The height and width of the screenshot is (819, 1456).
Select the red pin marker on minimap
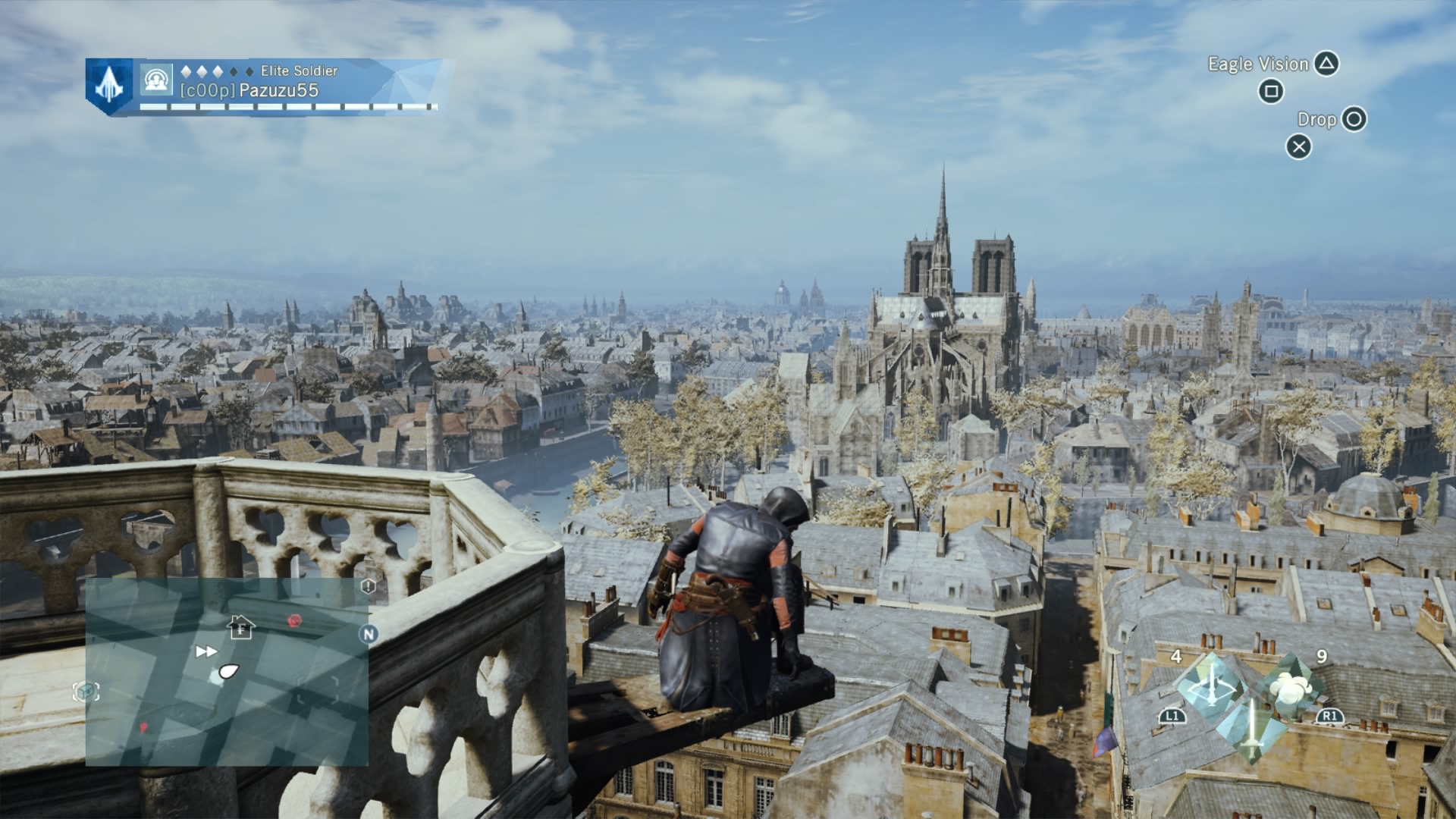coord(143,728)
